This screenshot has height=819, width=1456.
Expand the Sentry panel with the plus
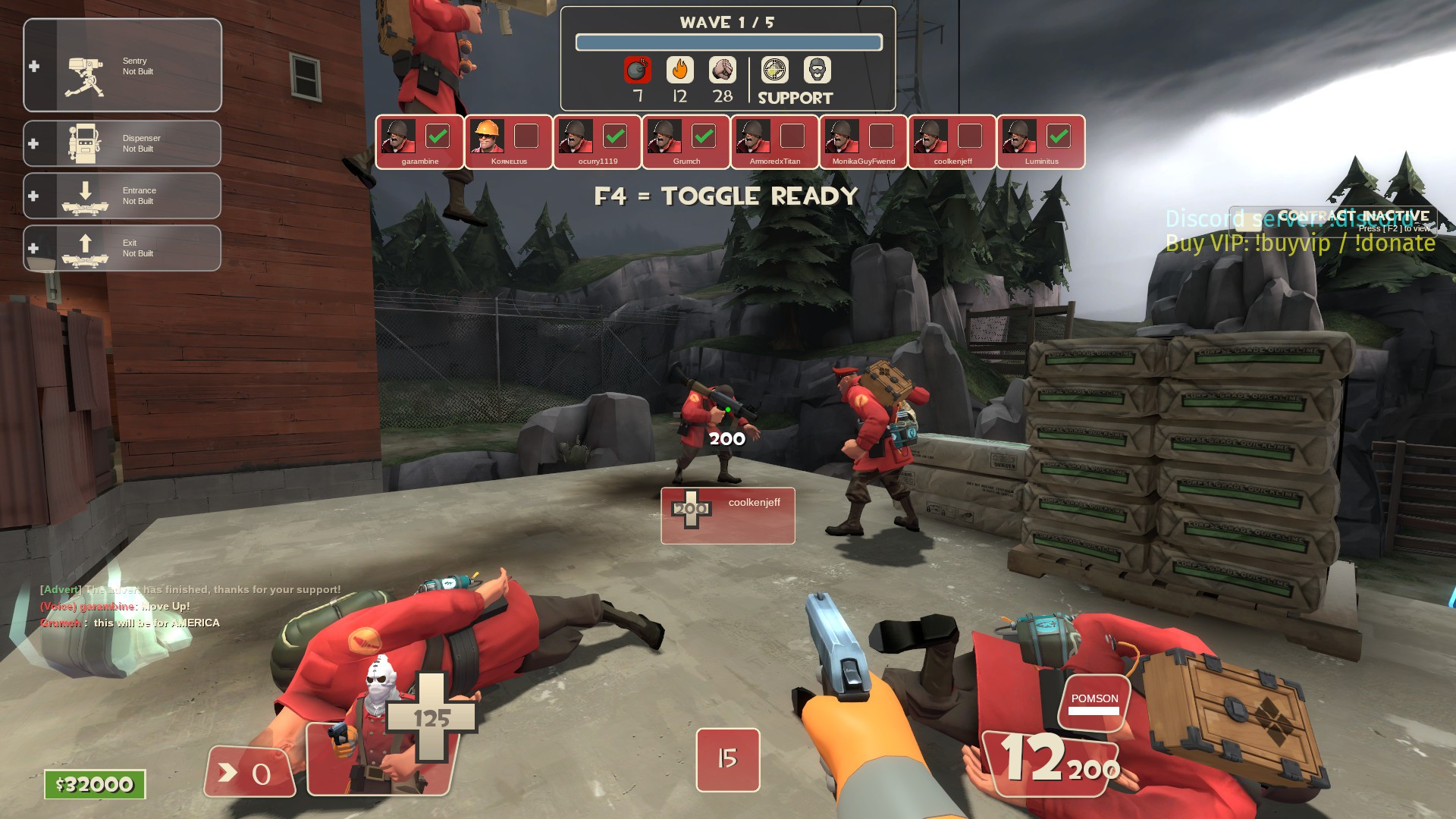tap(33, 67)
